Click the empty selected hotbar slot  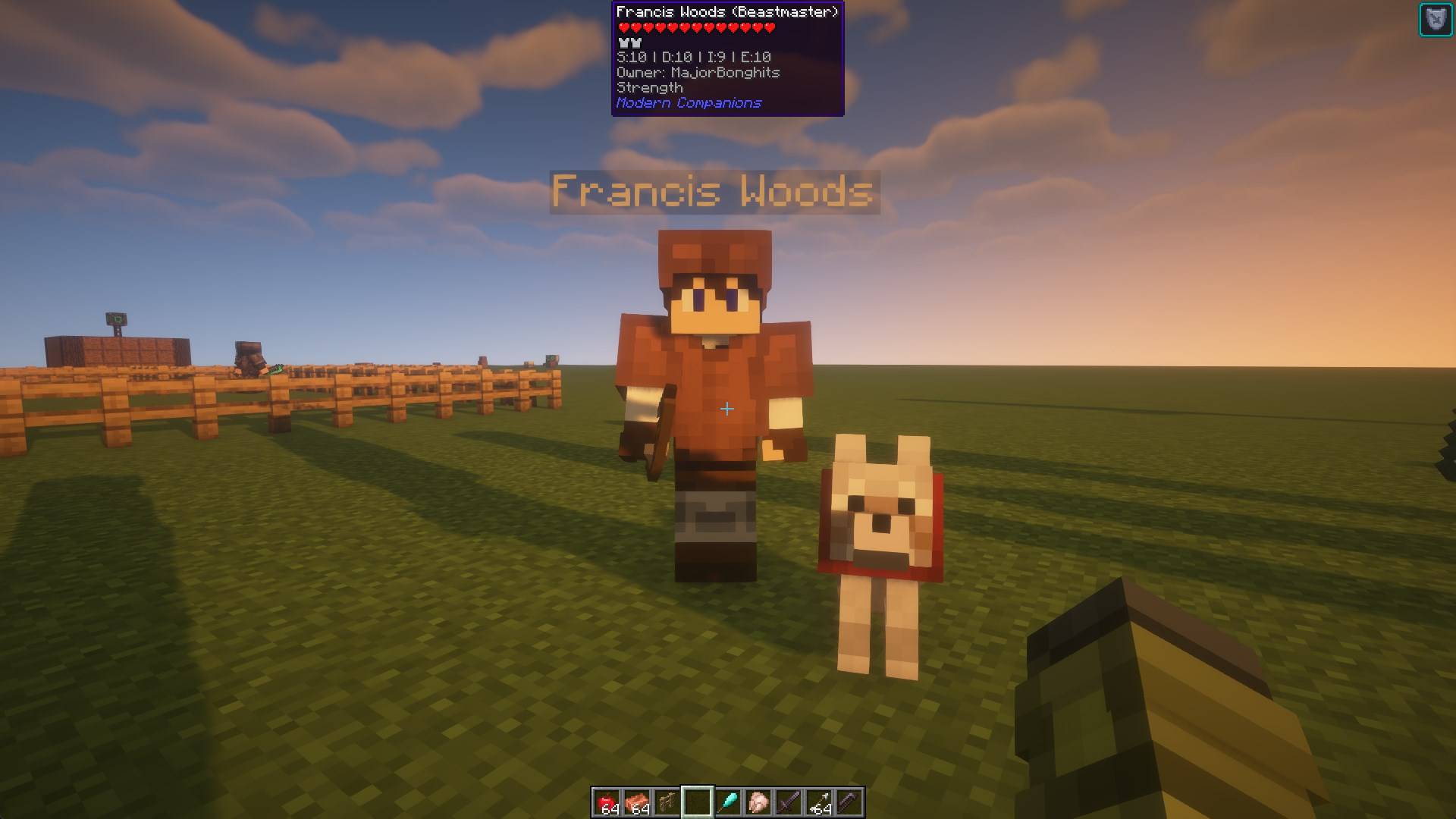click(698, 802)
